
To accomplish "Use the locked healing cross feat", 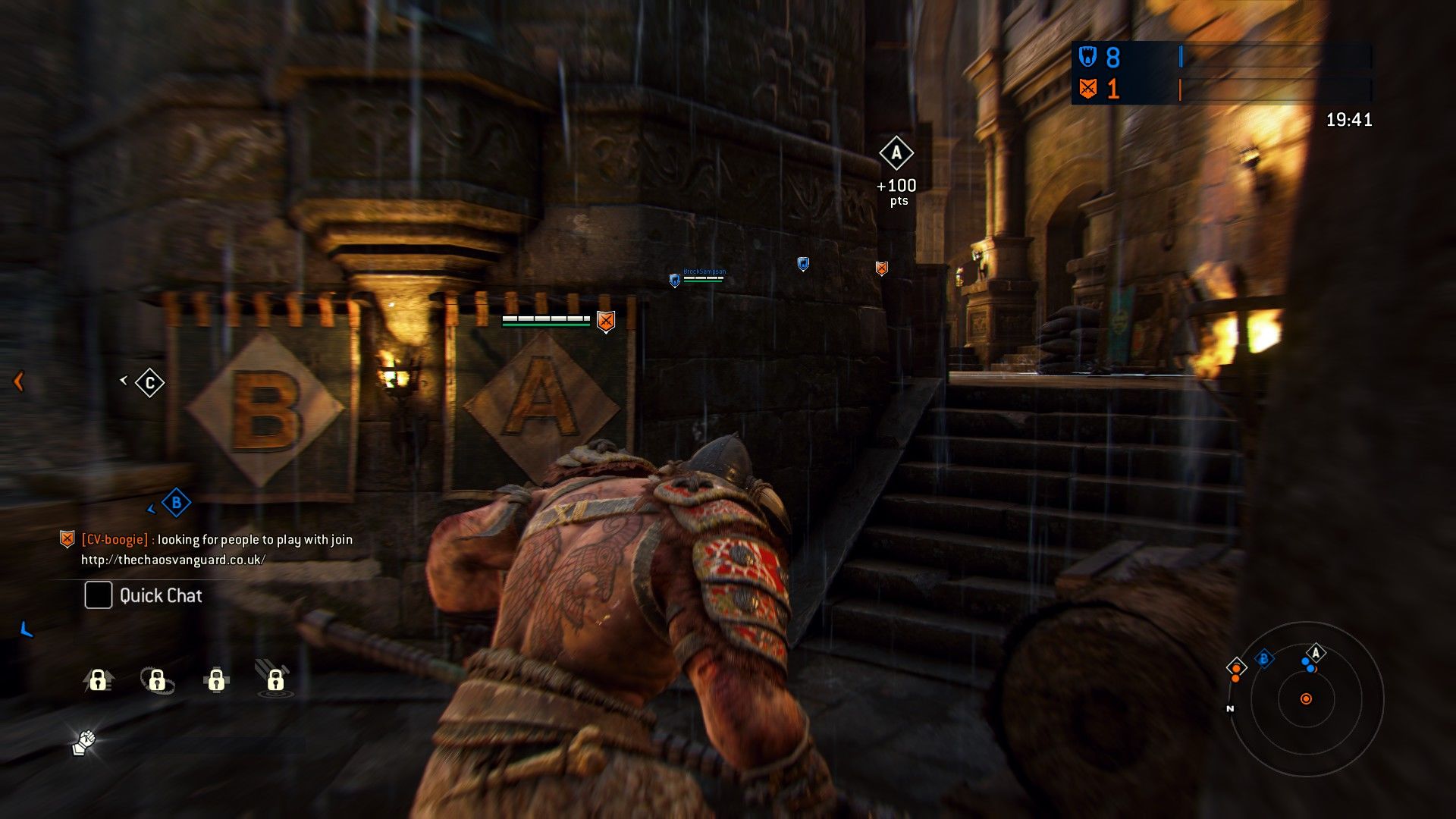I will [x=216, y=679].
